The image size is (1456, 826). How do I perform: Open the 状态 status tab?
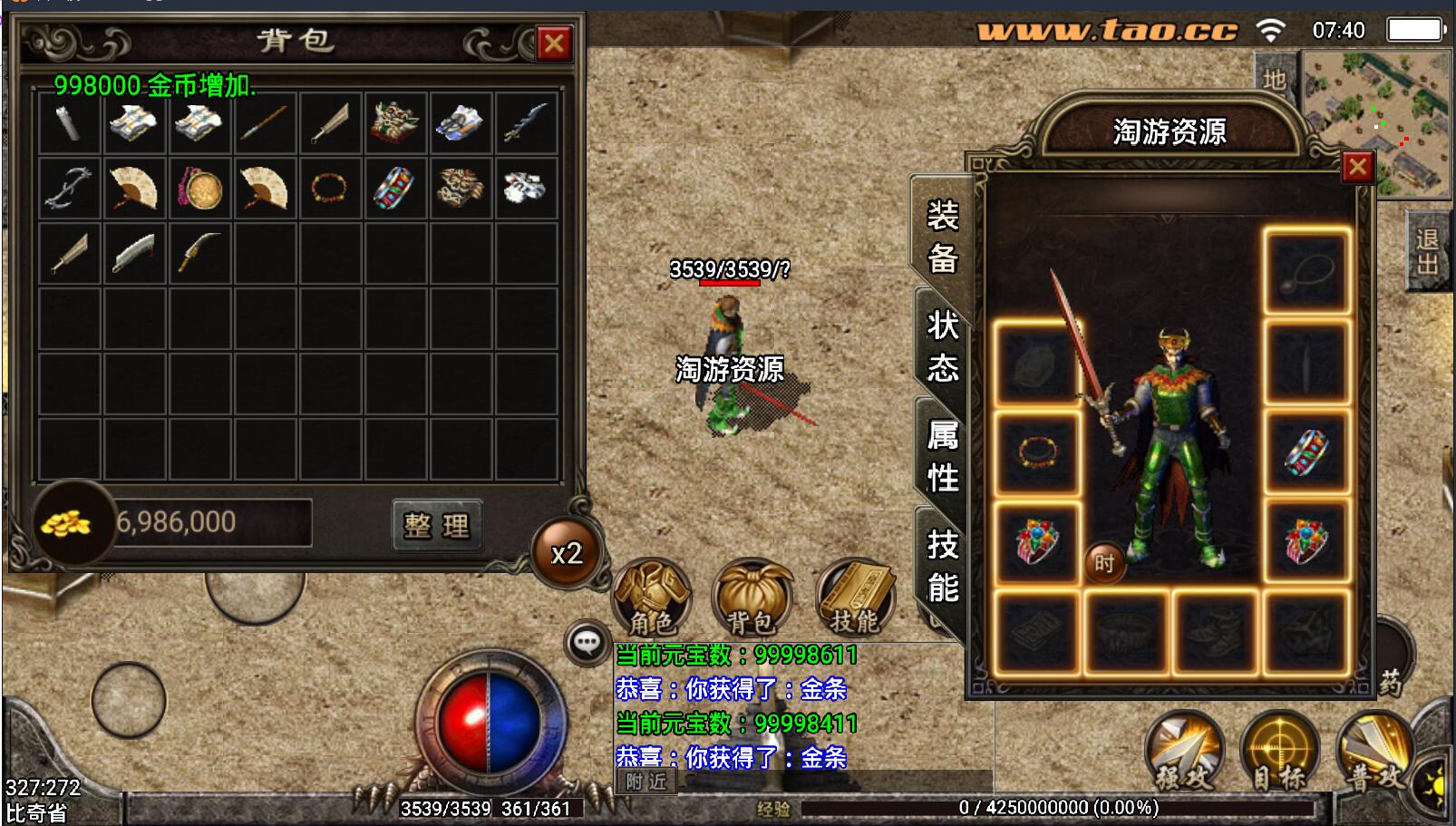943,346
